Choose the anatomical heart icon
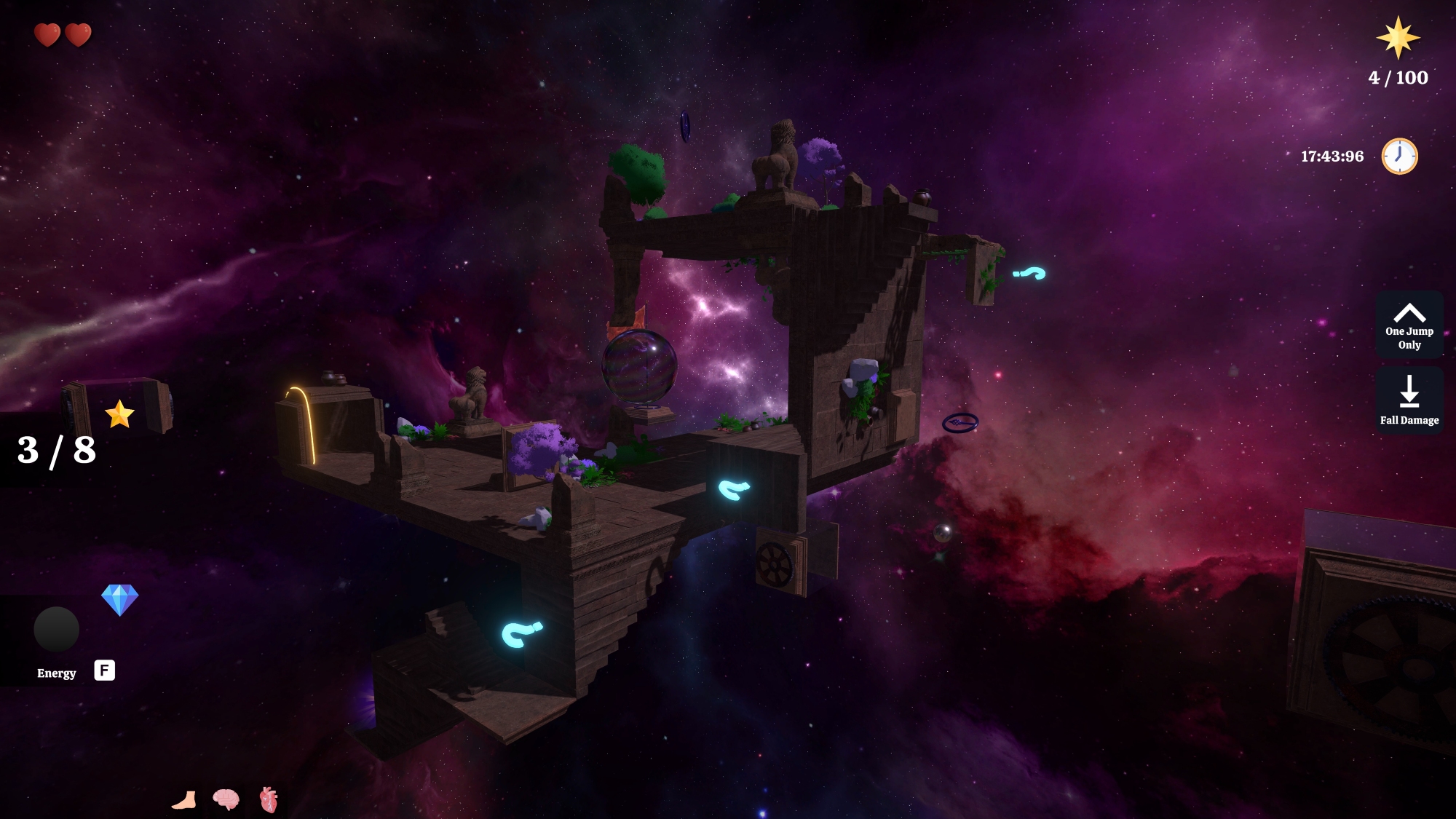The width and height of the screenshot is (1456, 819). [269, 799]
